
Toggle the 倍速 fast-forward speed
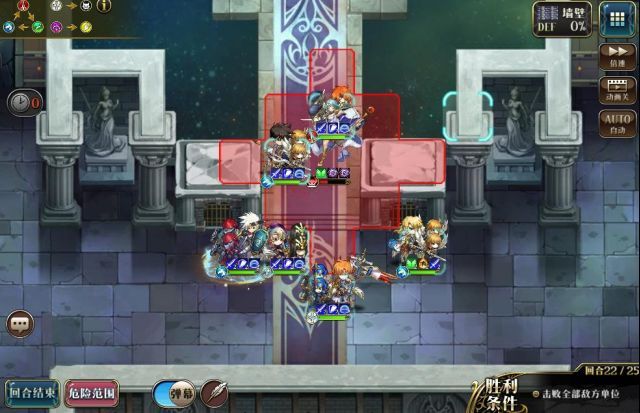click(x=617, y=57)
